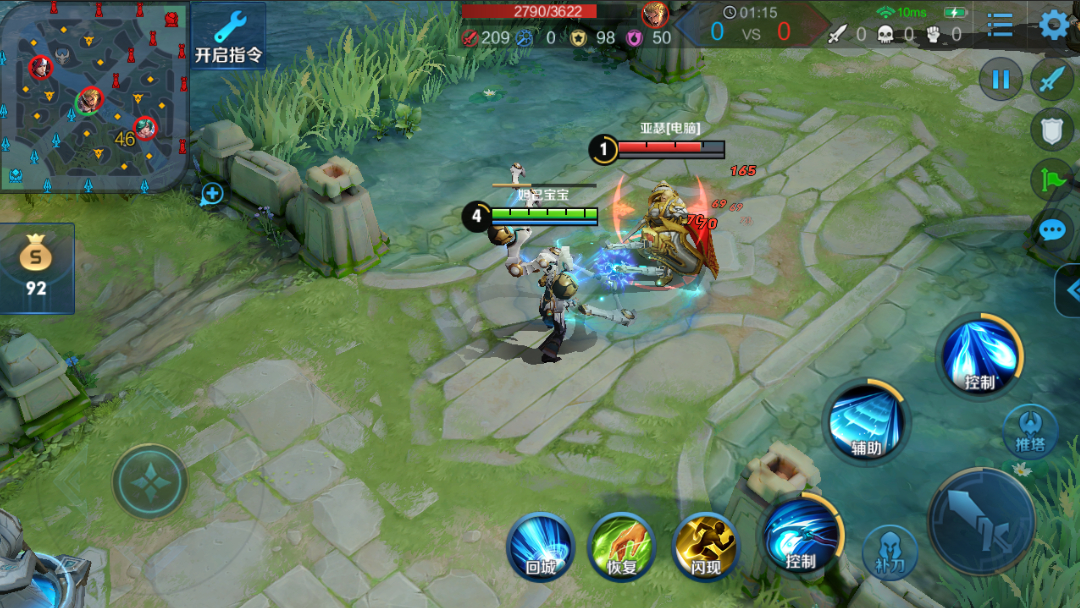The width and height of the screenshot is (1080, 608).
Task: Tap the virtual movement joystick
Action: pyautogui.click(x=150, y=481)
